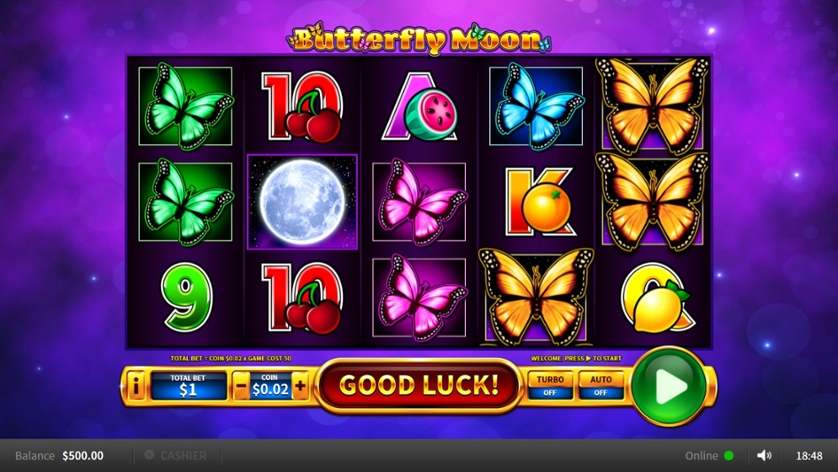Decrease coin value with the minus button
838x472 pixels.
pyautogui.click(x=241, y=385)
